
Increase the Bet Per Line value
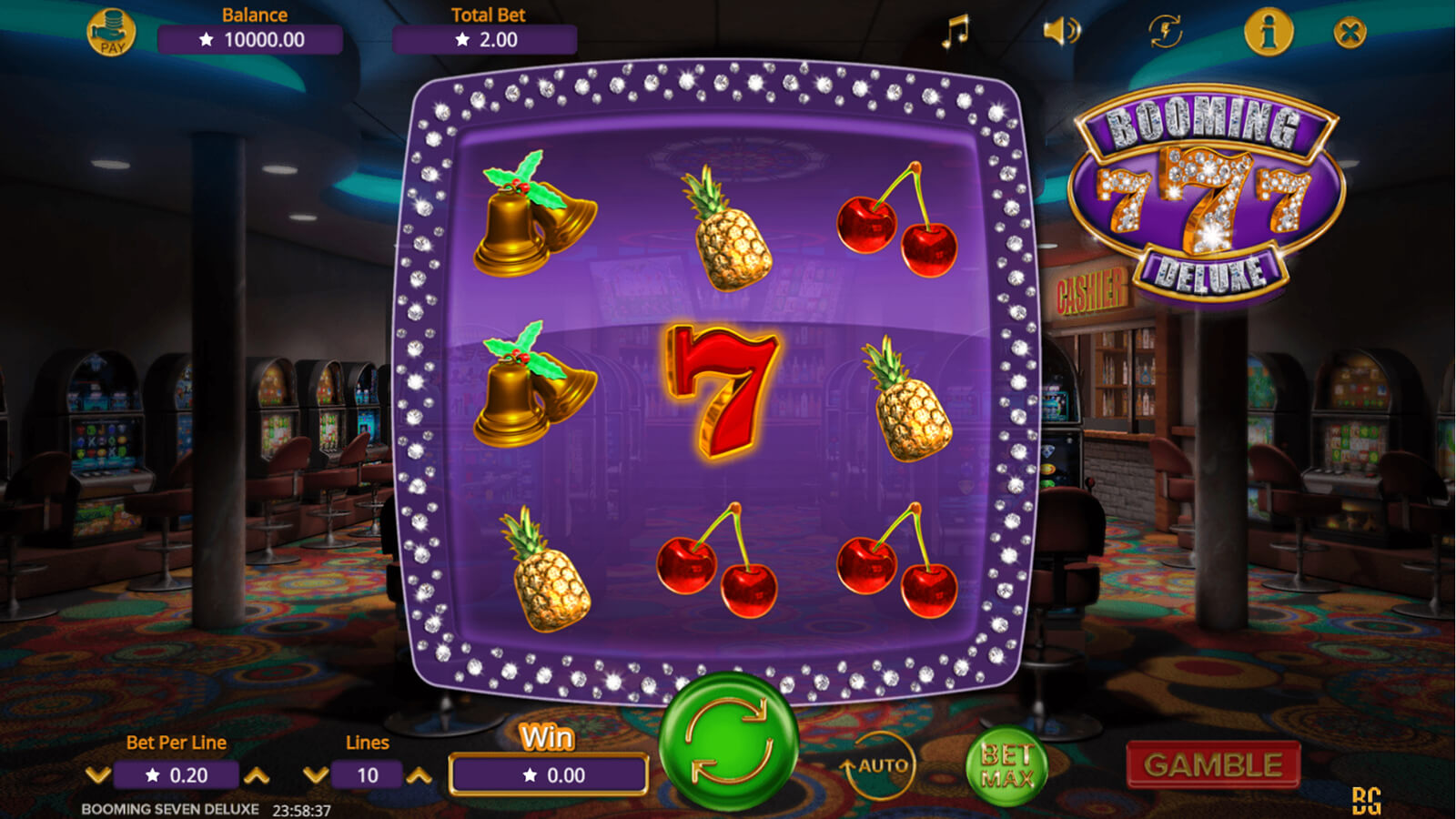[257, 775]
